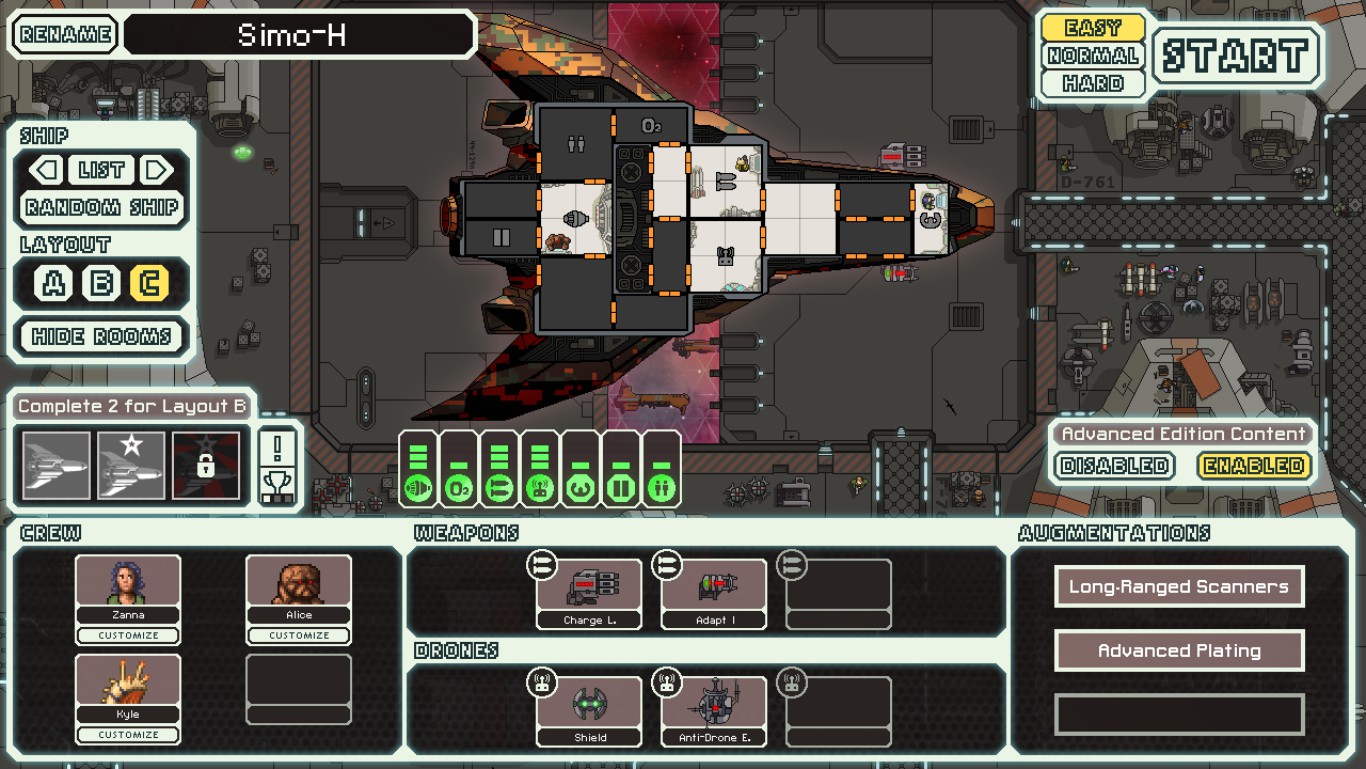Disable Advanced Edition Content
This screenshot has width=1366, height=769.
[x=1114, y=466]
